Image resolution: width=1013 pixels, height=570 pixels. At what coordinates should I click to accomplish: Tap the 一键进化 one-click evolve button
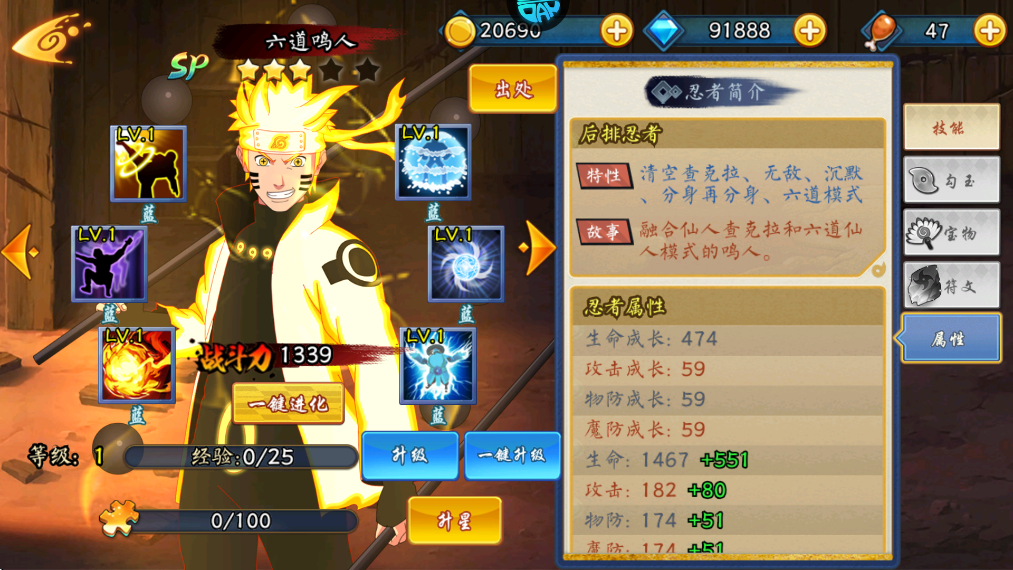pyautogui.click(x=288, y=403)
